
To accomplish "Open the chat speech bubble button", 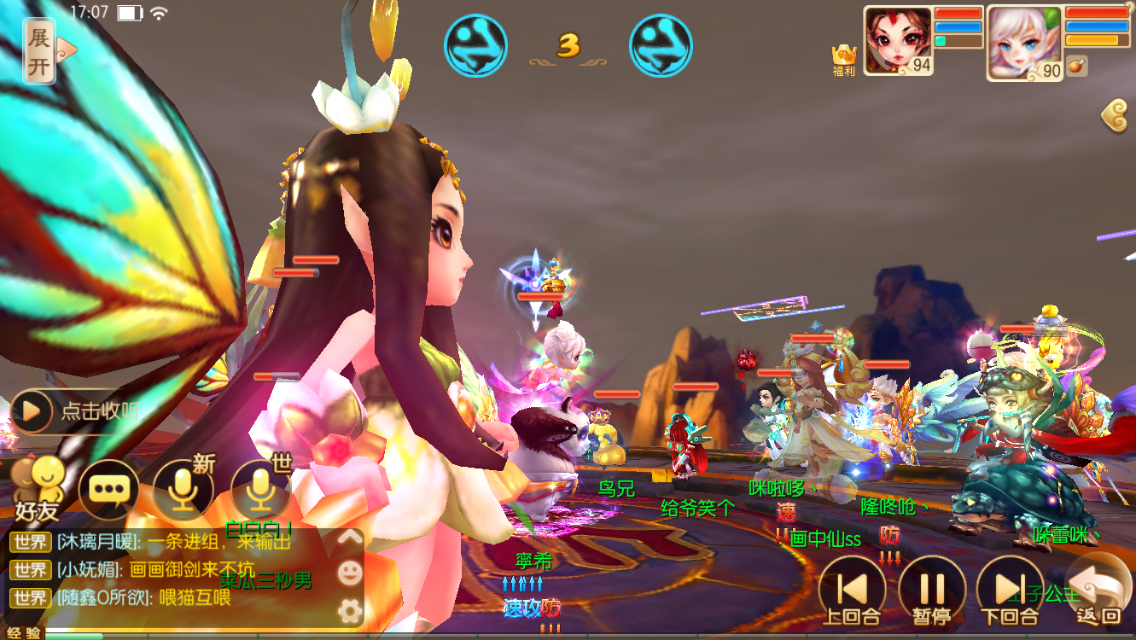I will click(x=108, y=489).
